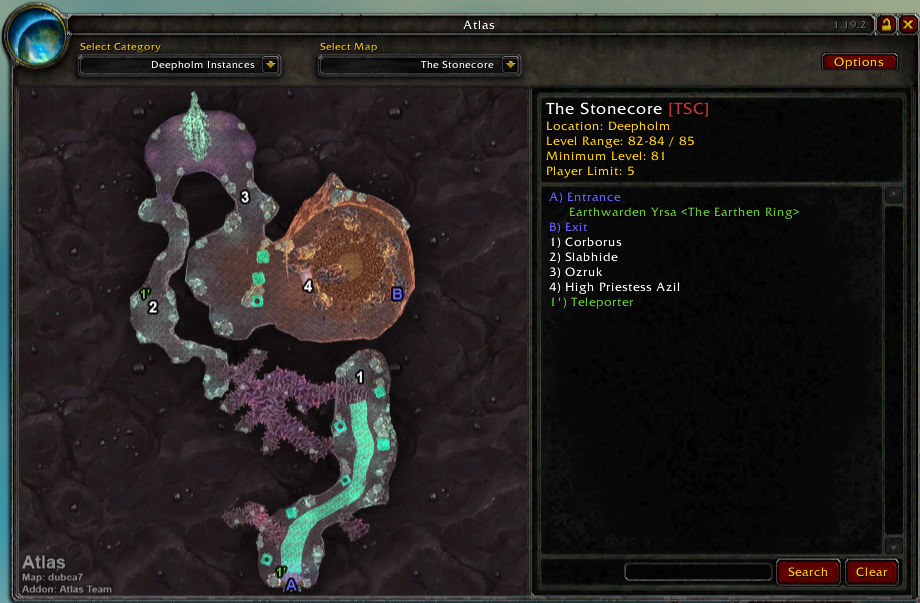Clear the search results
This screenshot has width=920, height=603.
tap(871, 572)
